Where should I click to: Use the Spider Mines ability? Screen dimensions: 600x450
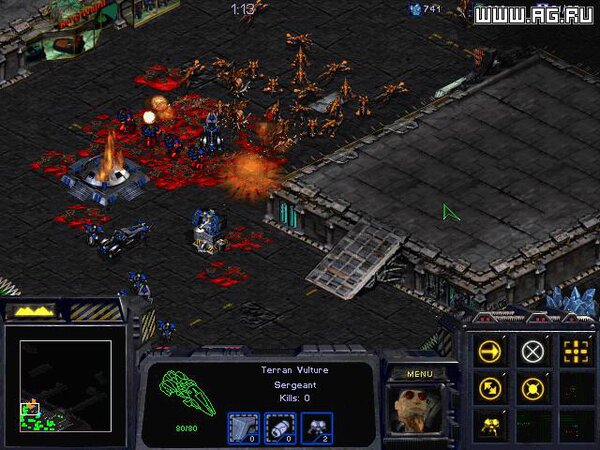tap(490, 426)
